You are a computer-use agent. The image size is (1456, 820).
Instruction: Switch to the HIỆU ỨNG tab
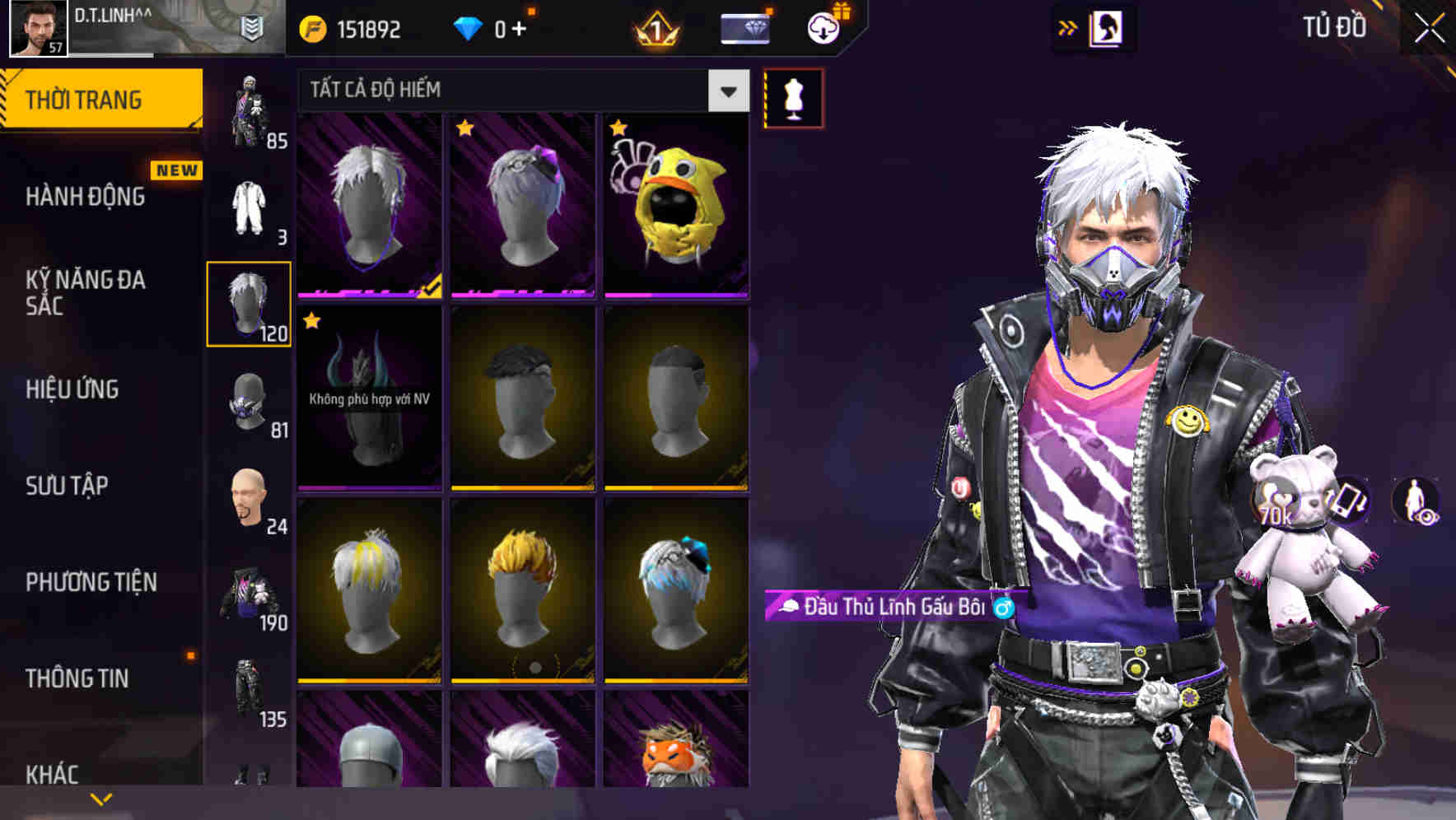(72, 390)
